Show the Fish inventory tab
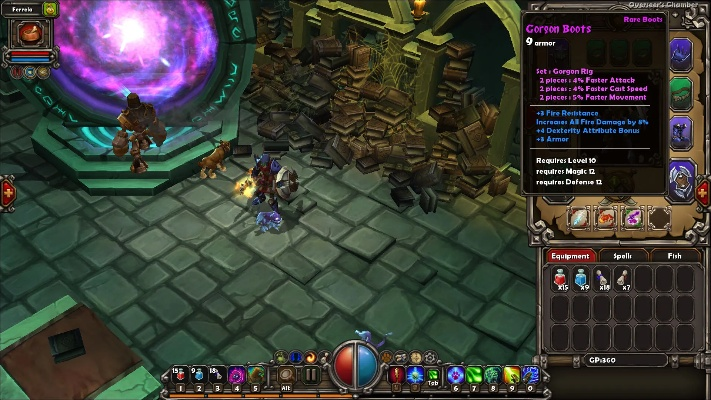Viewport: 711px width, 400px height. click(x=674, y=256)
